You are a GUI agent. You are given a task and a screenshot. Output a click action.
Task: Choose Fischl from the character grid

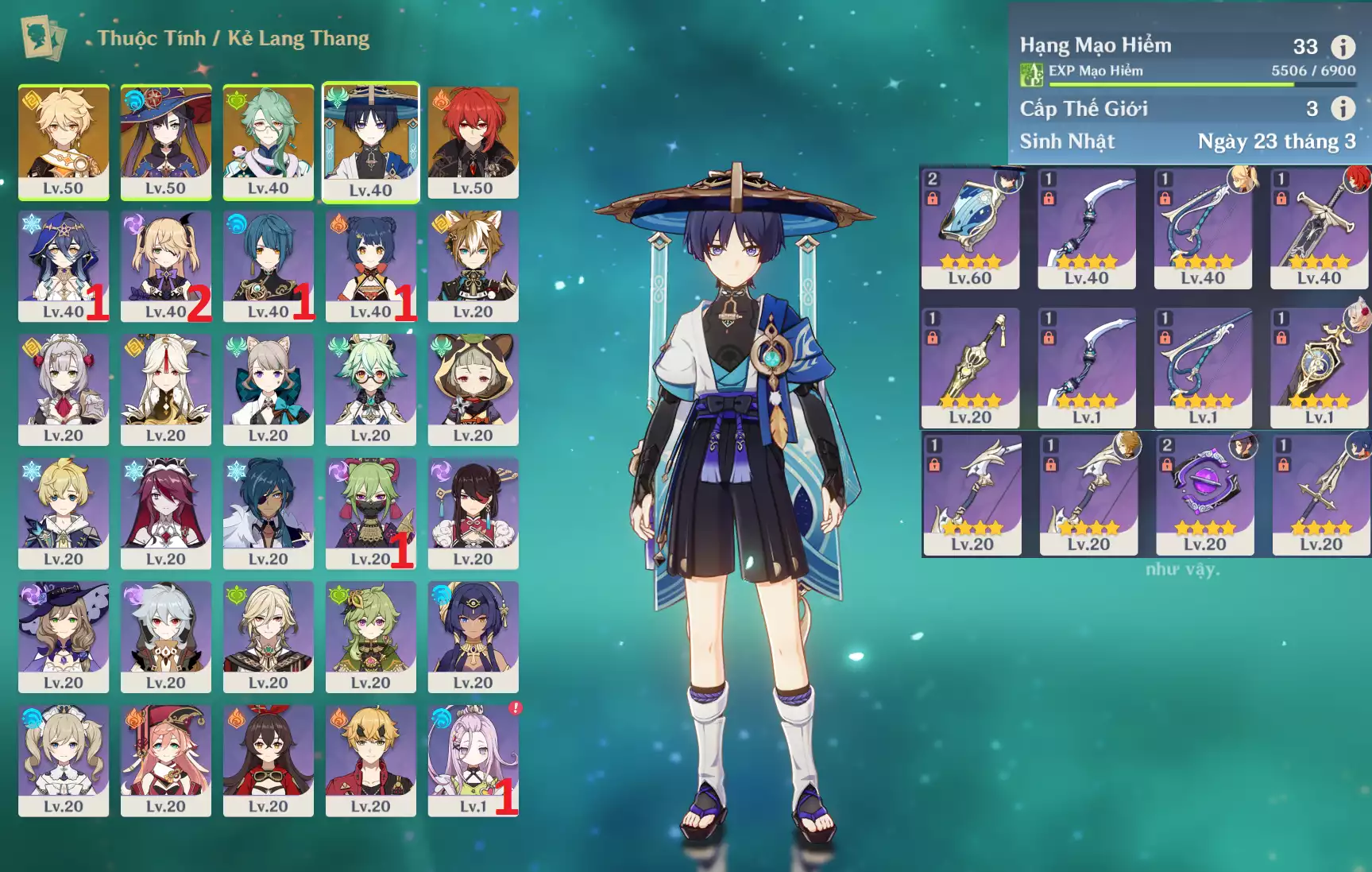(x=166, y=265)
